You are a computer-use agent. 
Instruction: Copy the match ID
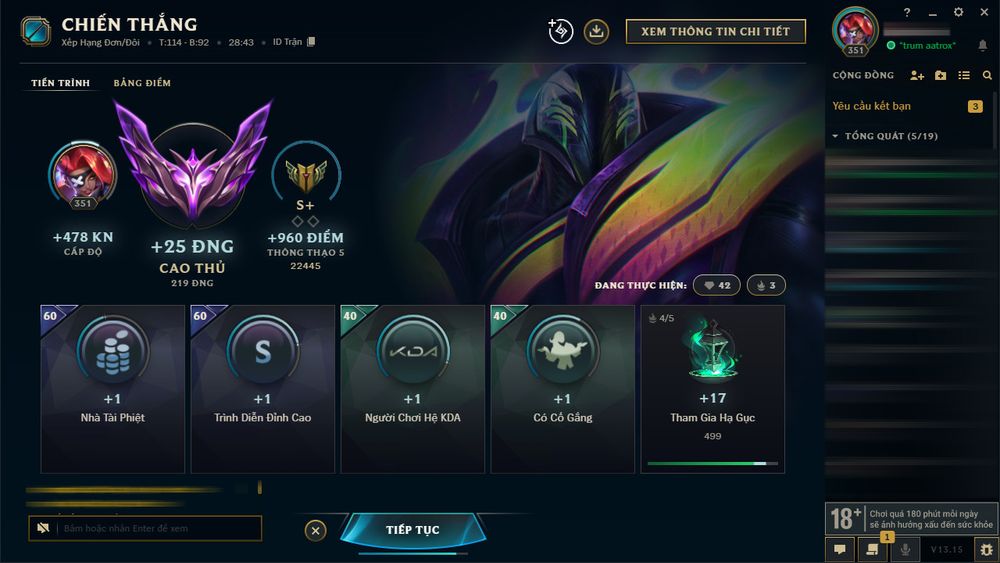tap(311, 42)
